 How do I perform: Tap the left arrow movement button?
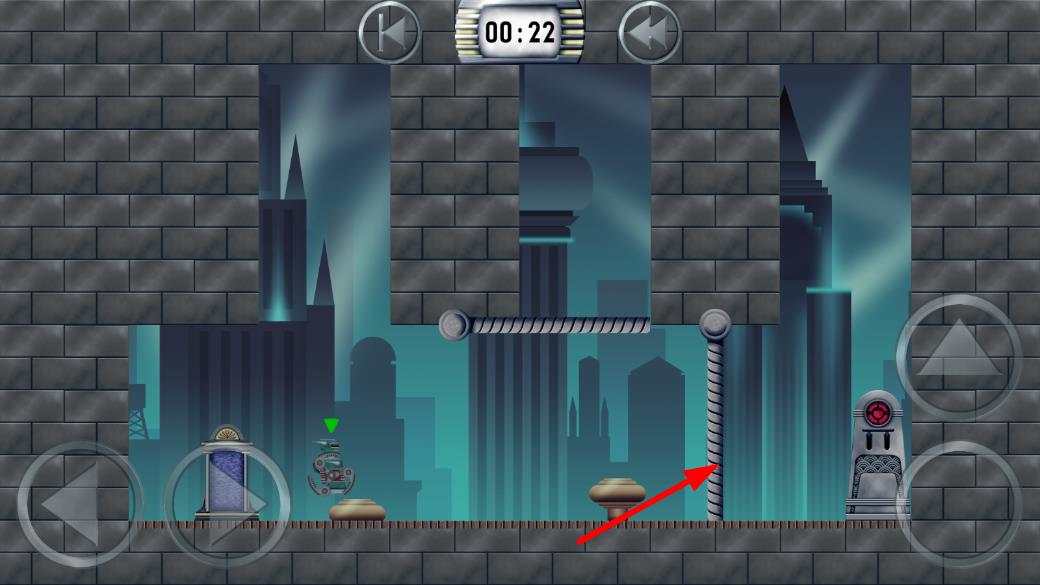point(80,503)
